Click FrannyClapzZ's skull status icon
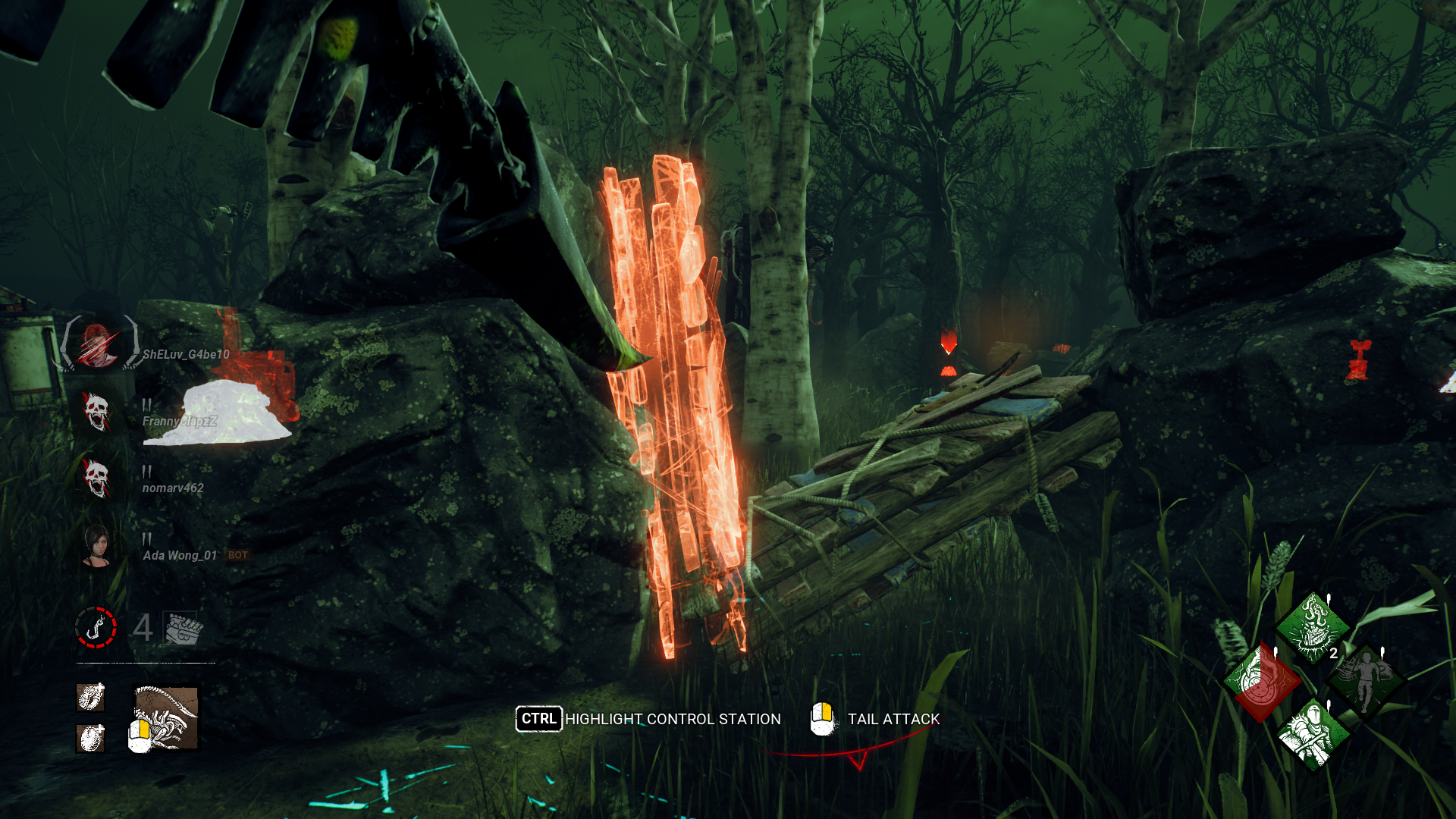 click(x=96, y=412)
